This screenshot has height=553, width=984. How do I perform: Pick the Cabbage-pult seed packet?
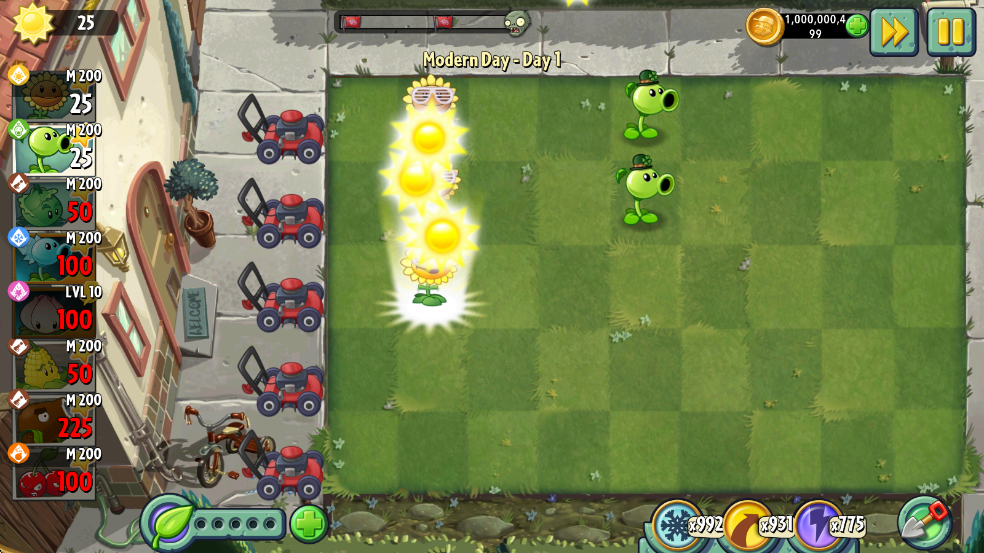coord(55,203)
